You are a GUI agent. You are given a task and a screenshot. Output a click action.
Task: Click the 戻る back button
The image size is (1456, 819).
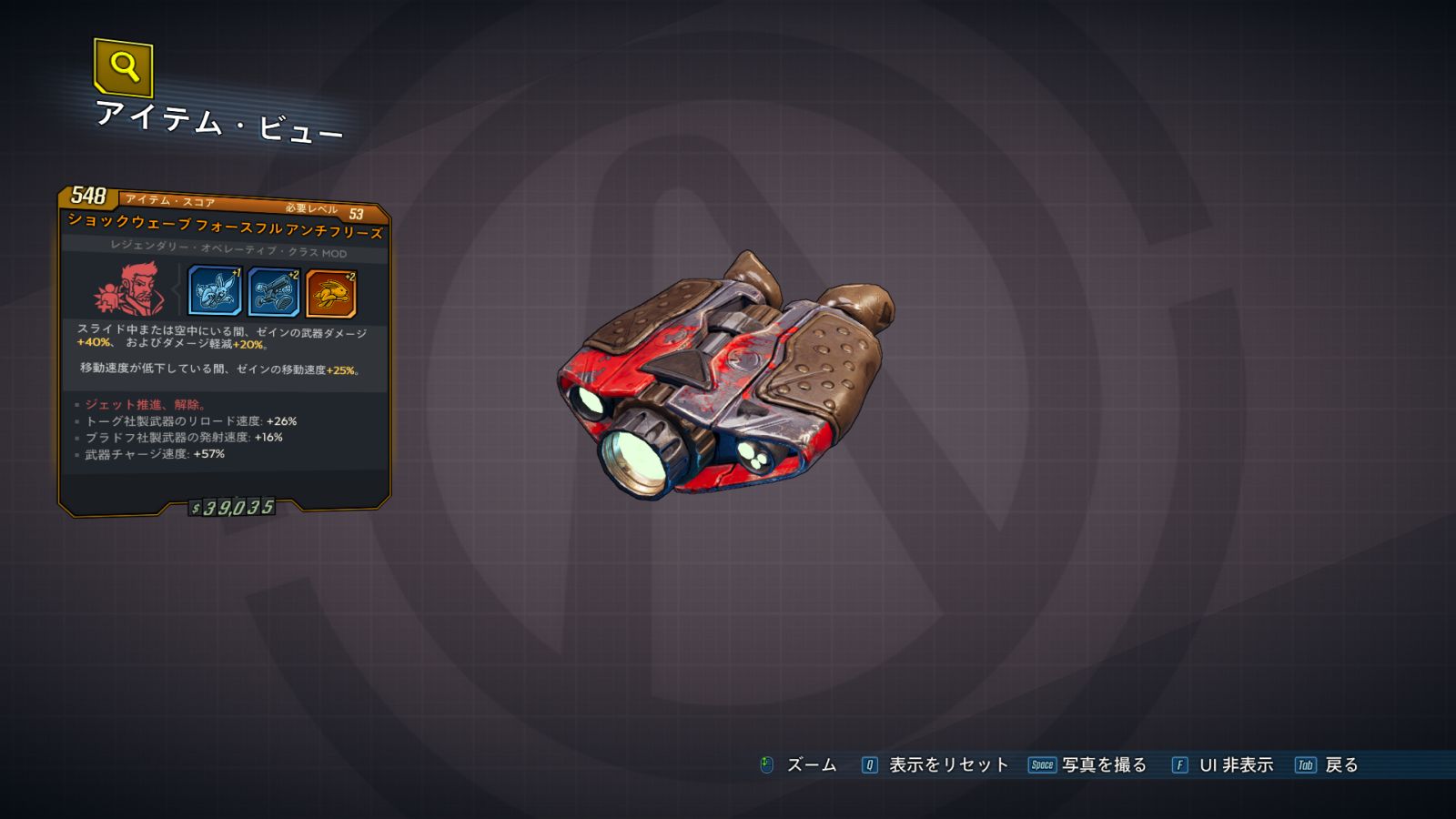[1340, 765]
